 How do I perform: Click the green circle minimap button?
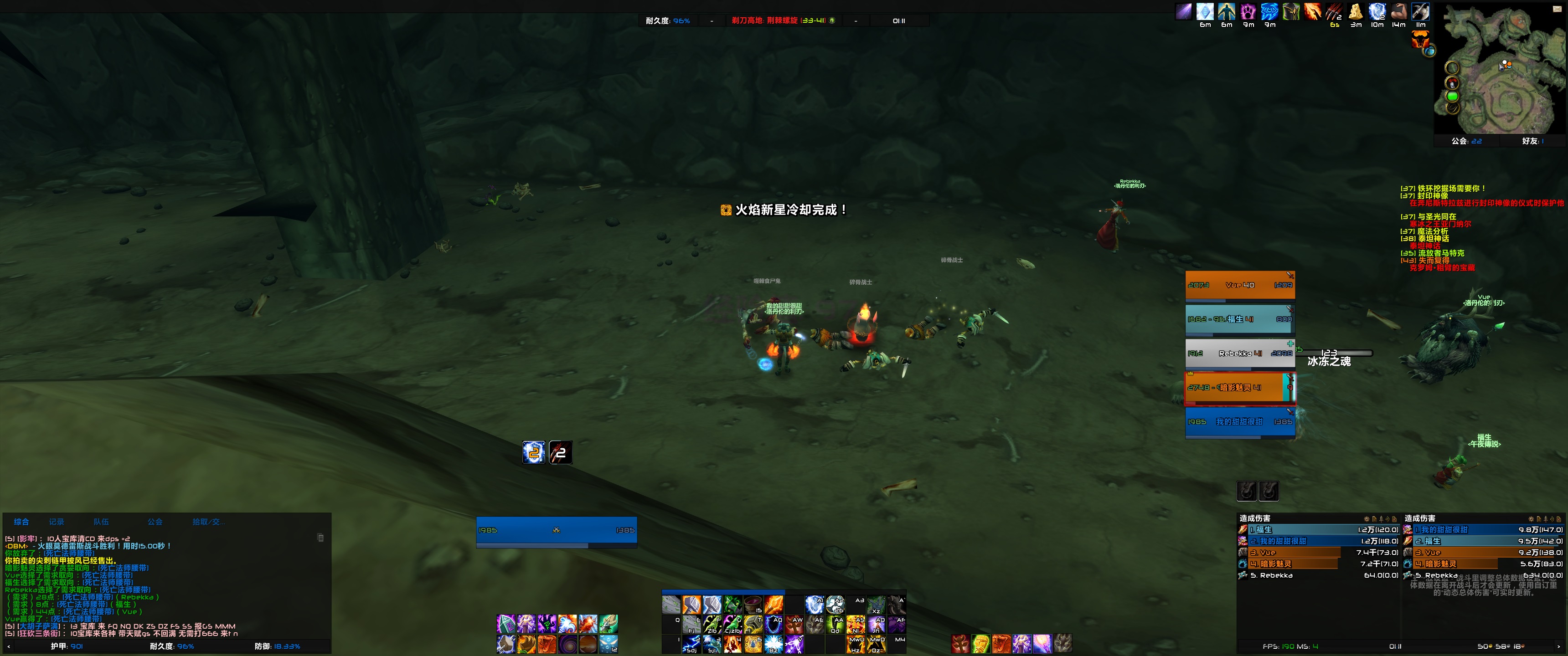click(x=1452, y=96)
